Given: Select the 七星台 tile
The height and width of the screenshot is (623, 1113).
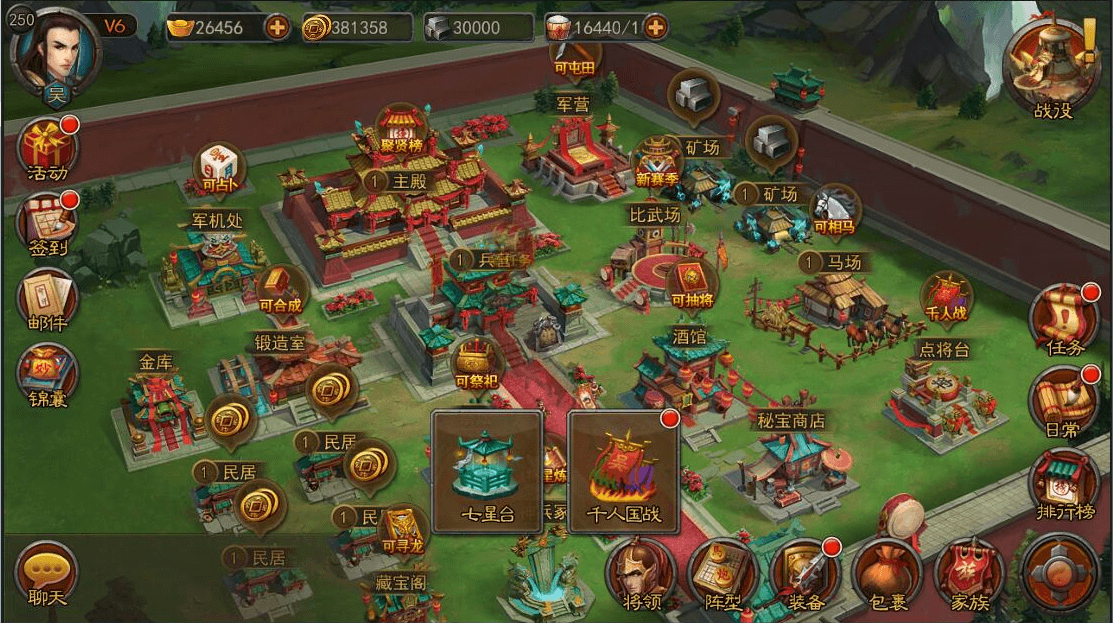Looking at the screenshot, I should (487, 470).
